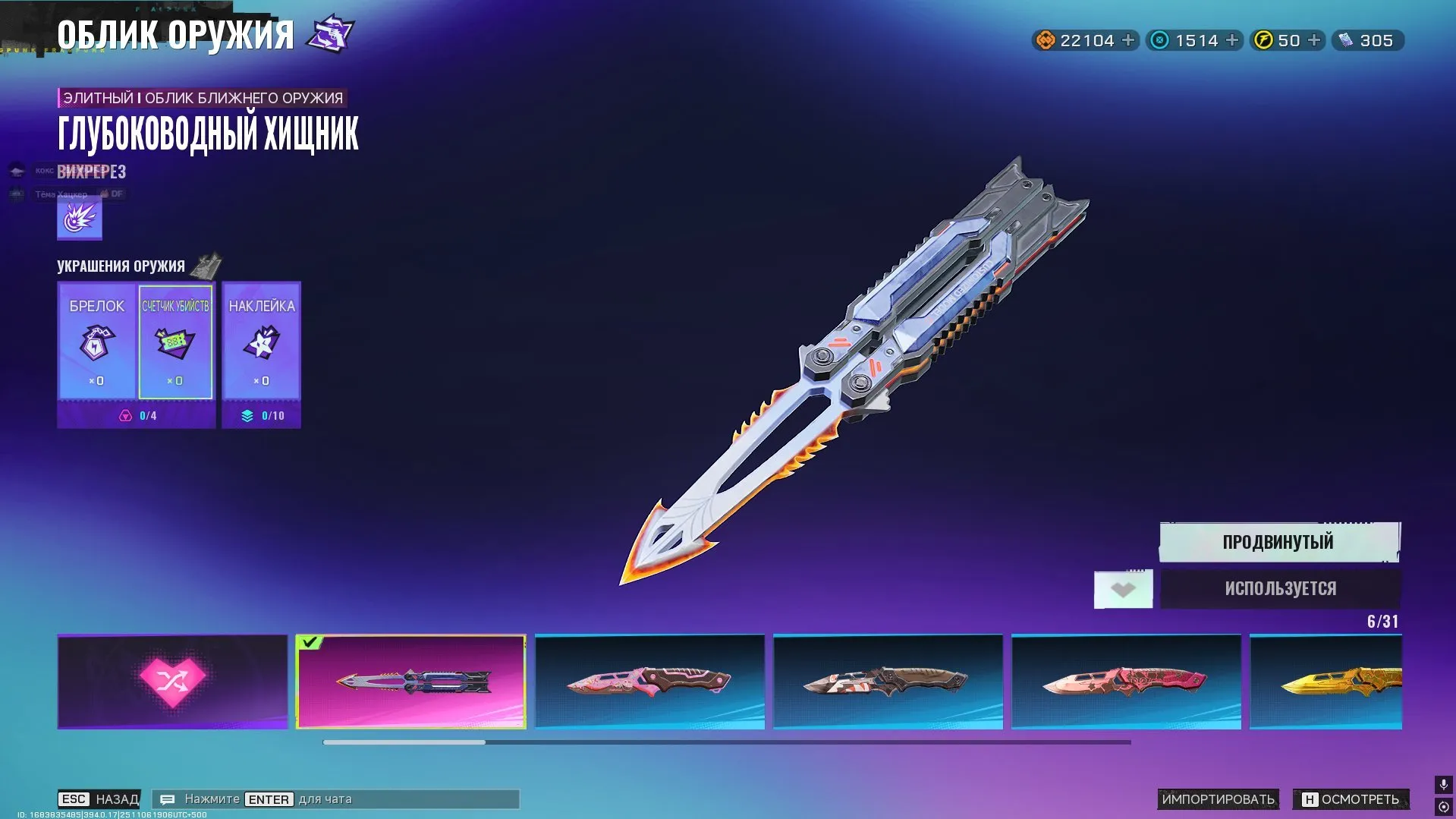This screenshot has height=819, width=1456.
Task: Click the shuriken icon next to ОБЛИК ОРУЖИЯ
Action: (329, 33)
